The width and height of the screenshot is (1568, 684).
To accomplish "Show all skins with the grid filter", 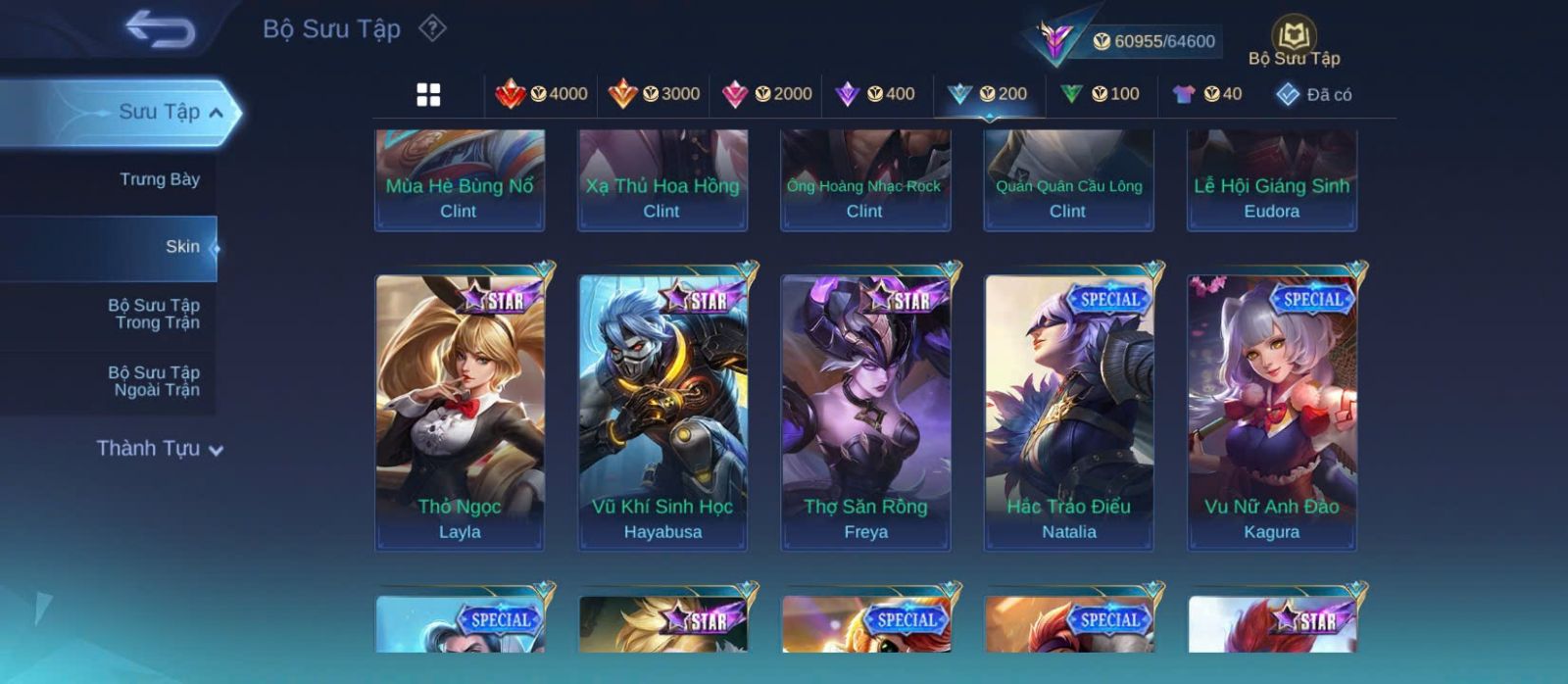I will (428, 94).
